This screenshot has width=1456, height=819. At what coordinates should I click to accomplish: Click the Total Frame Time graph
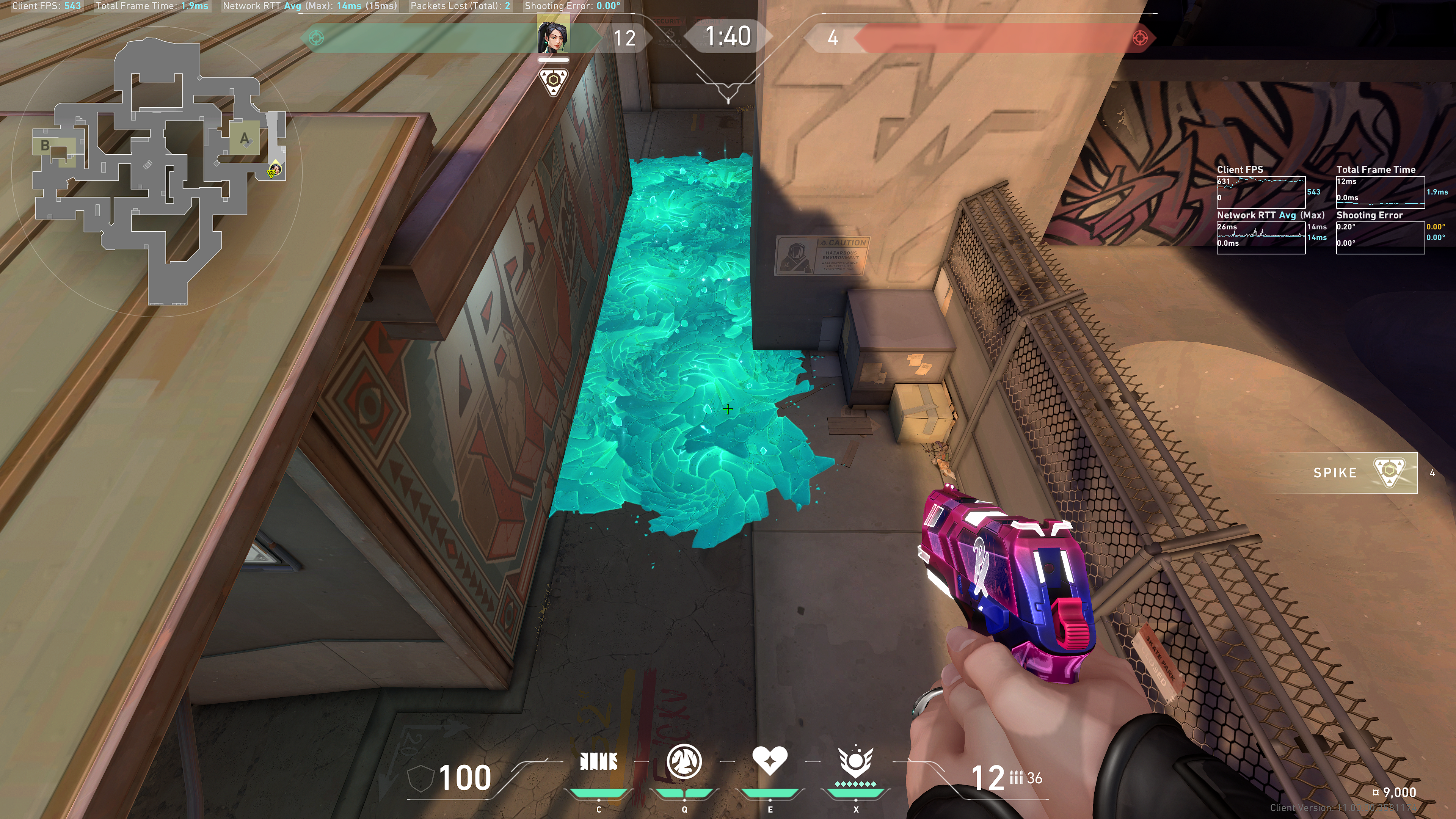pos(1380,192)
